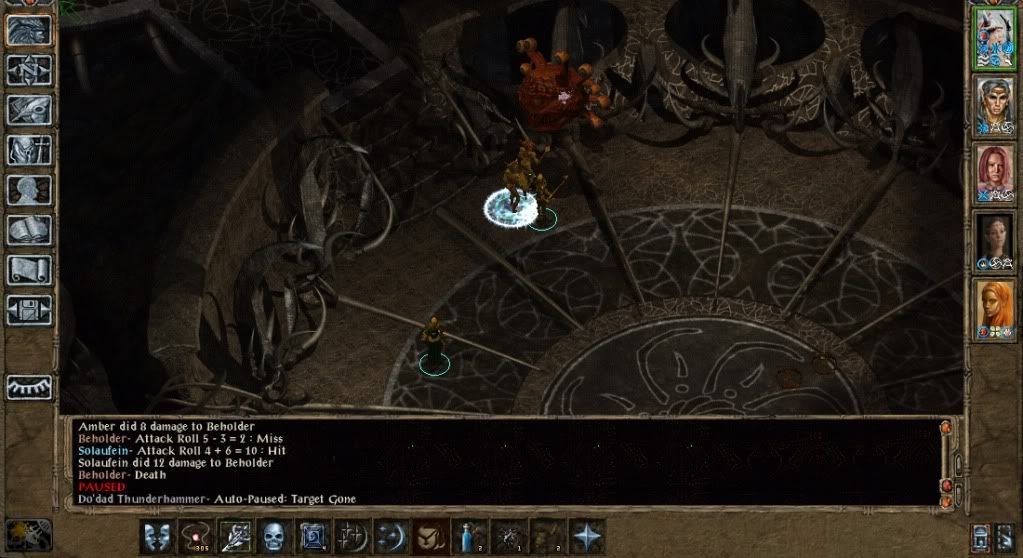
Task: Open the journal with the quill icon
Action: tap(28, 110)
